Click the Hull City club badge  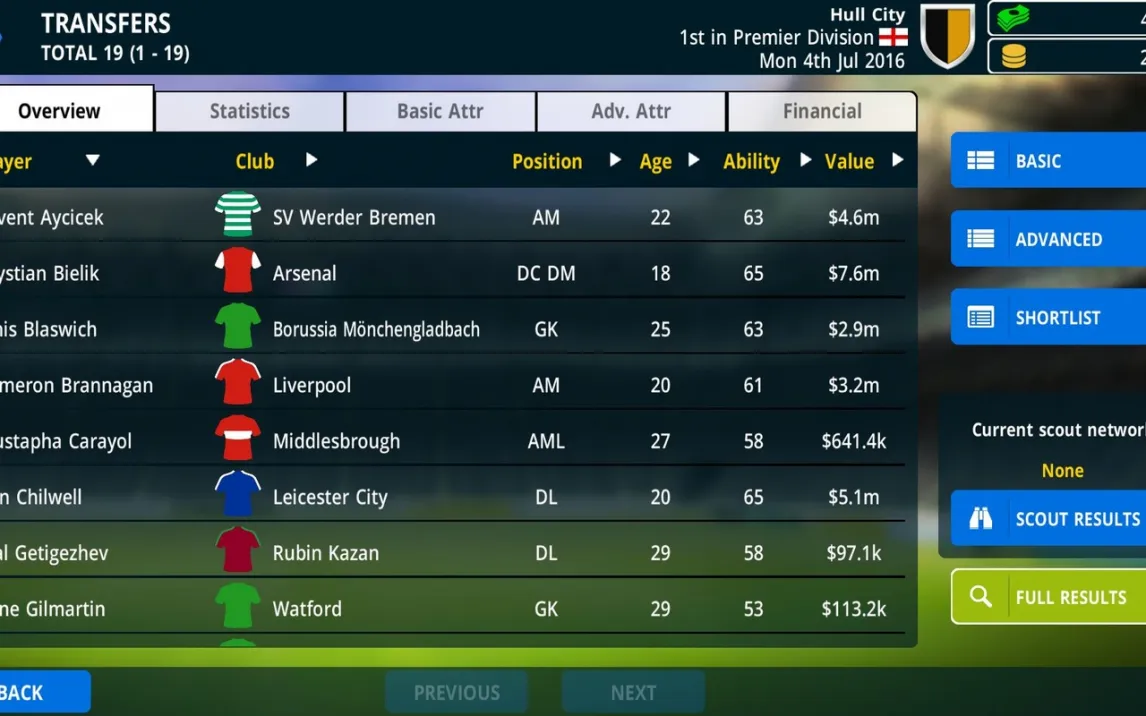[947, 37]
